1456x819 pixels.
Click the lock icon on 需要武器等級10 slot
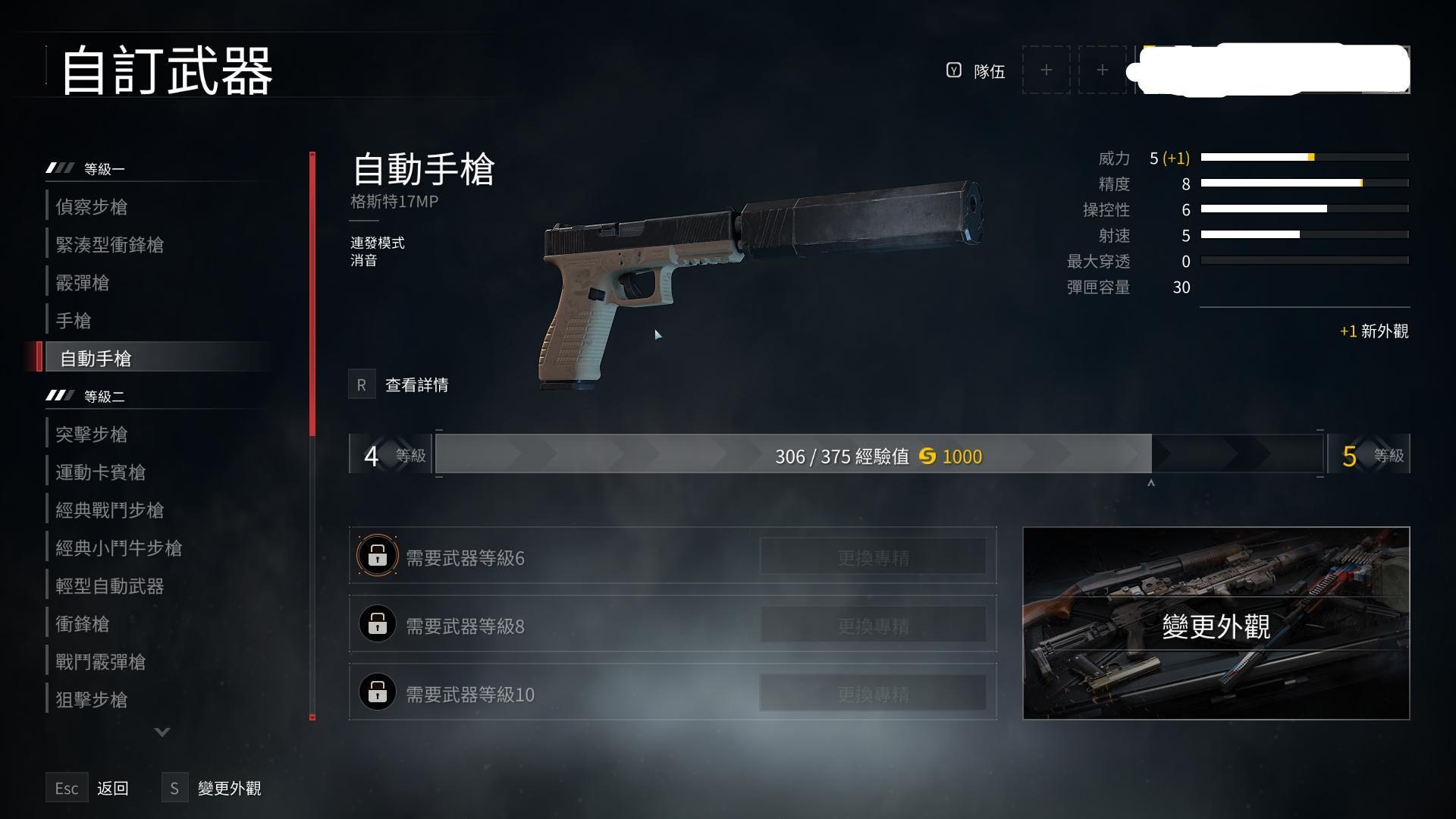pos(377,692)
